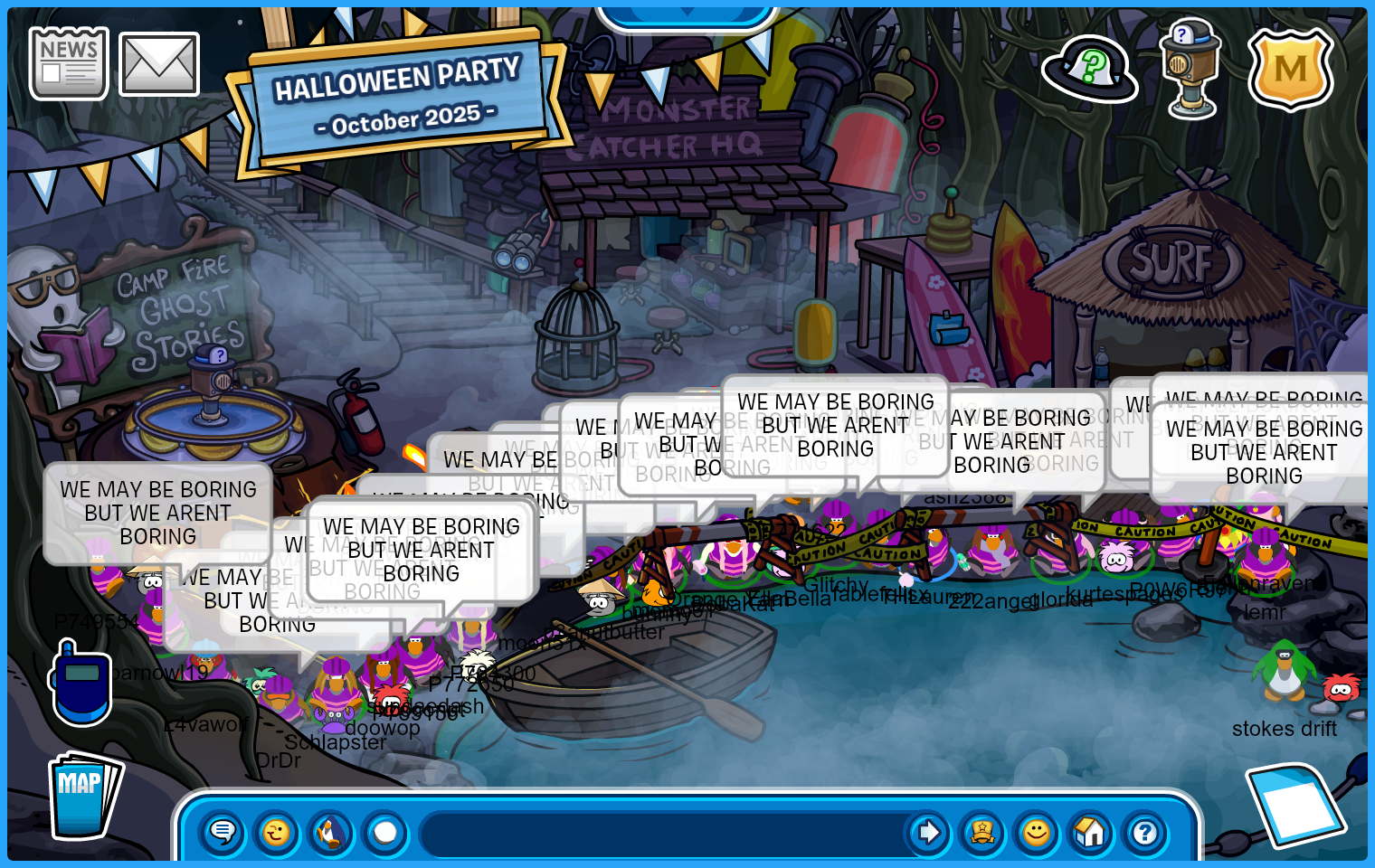The width and height of the screenshot is (1375, 868).
Task: Open the News newspaper icon
Action: [x=69, y=63]
